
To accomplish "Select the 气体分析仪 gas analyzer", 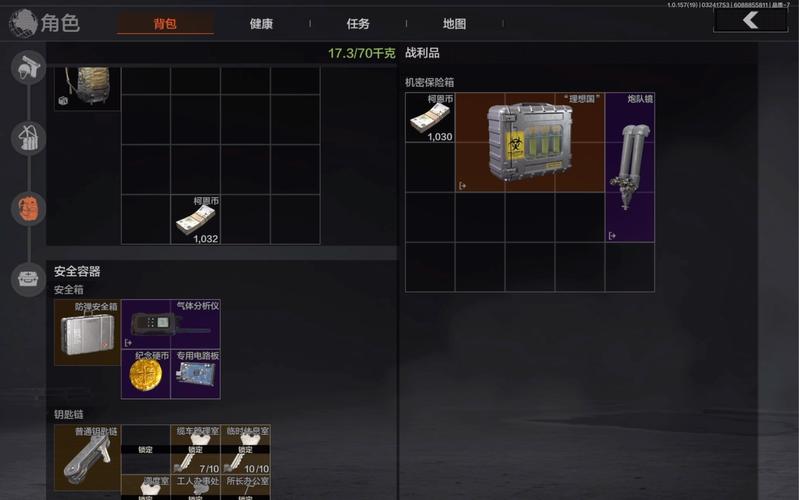I will (171, 324).
